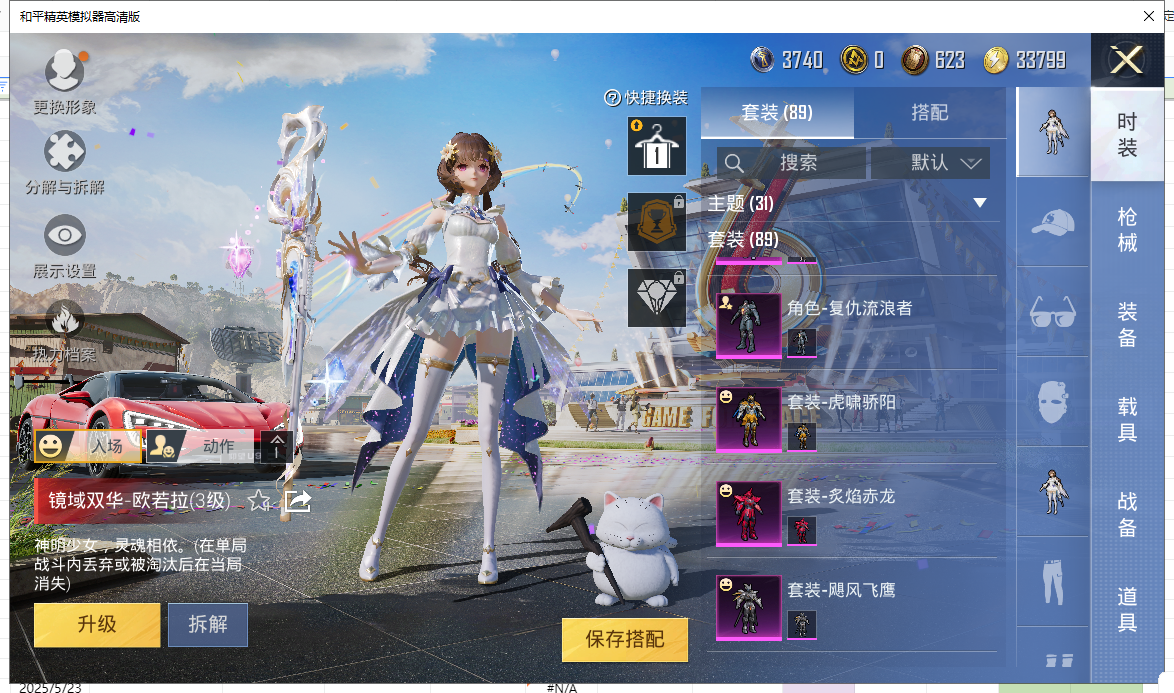Viewport: 1174px width, 693px height.
Task: Click the 拆解 dismantle button
Action: [x=208, y=625]
